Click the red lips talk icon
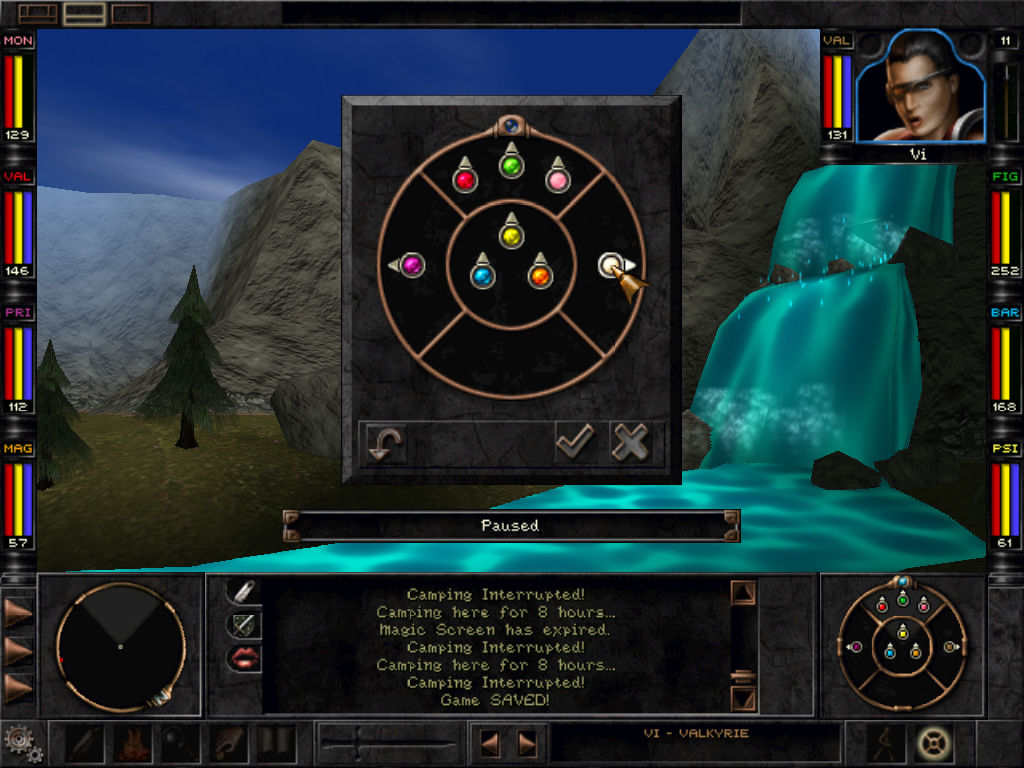This screenshot has width=1024, height=768. click(243, 657)
